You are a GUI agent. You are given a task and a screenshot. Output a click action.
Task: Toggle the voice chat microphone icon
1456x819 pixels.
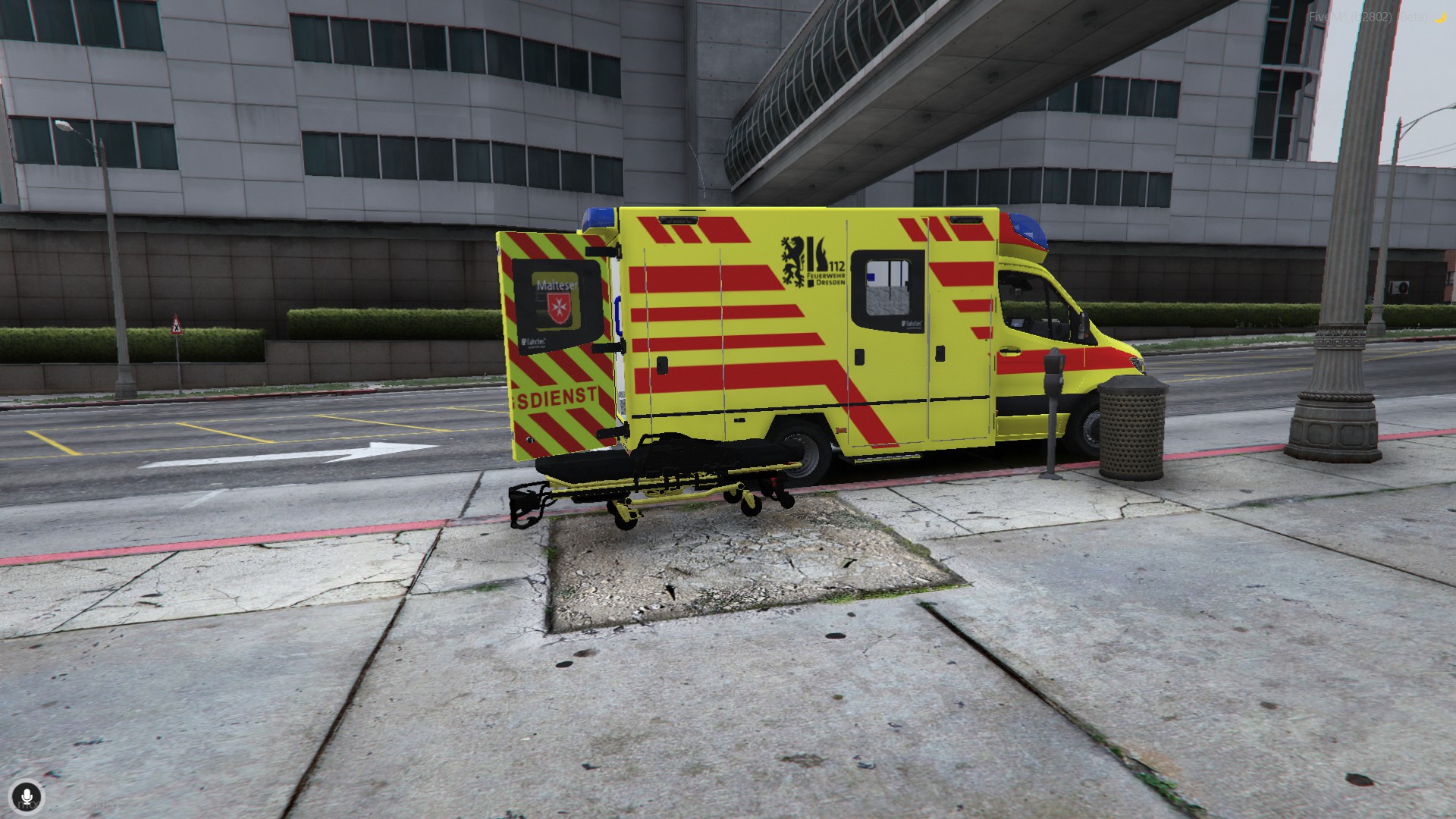pyautogui.click(x=27, y=797)
